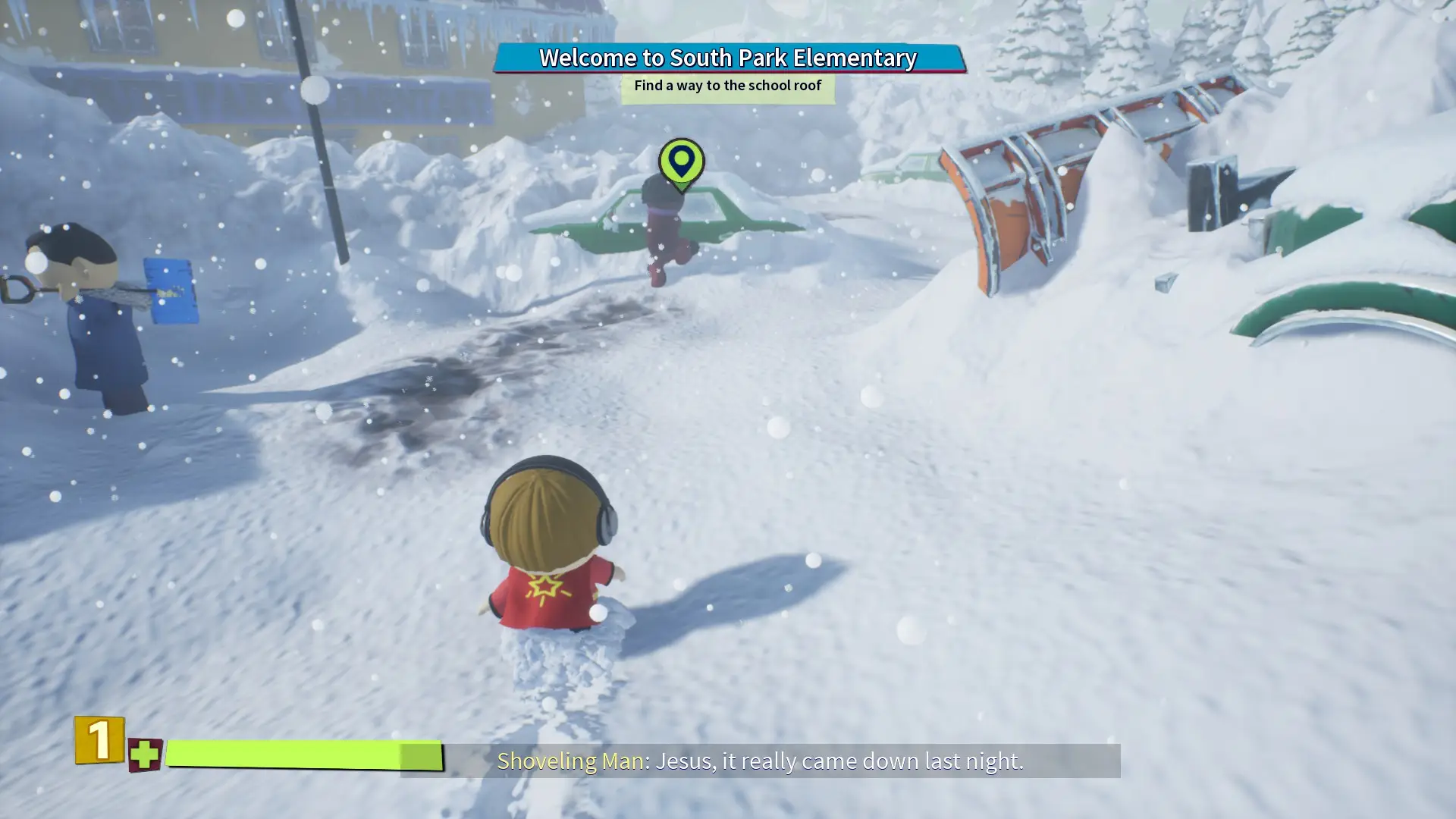Click the Welcome to South Park Elementary banner

click(728, 58)
